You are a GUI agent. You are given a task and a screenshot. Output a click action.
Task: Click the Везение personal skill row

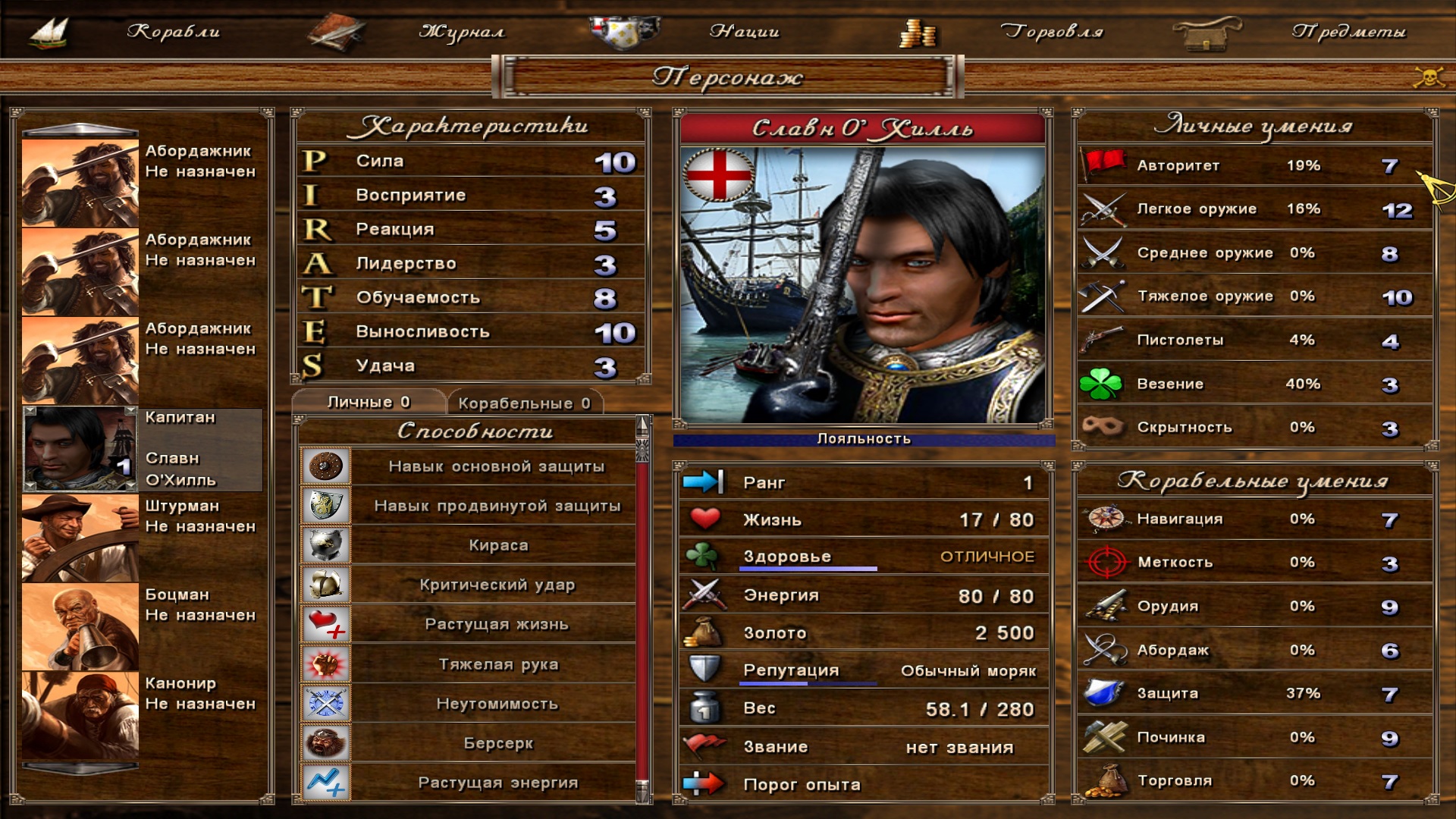tap(1255, 384)
